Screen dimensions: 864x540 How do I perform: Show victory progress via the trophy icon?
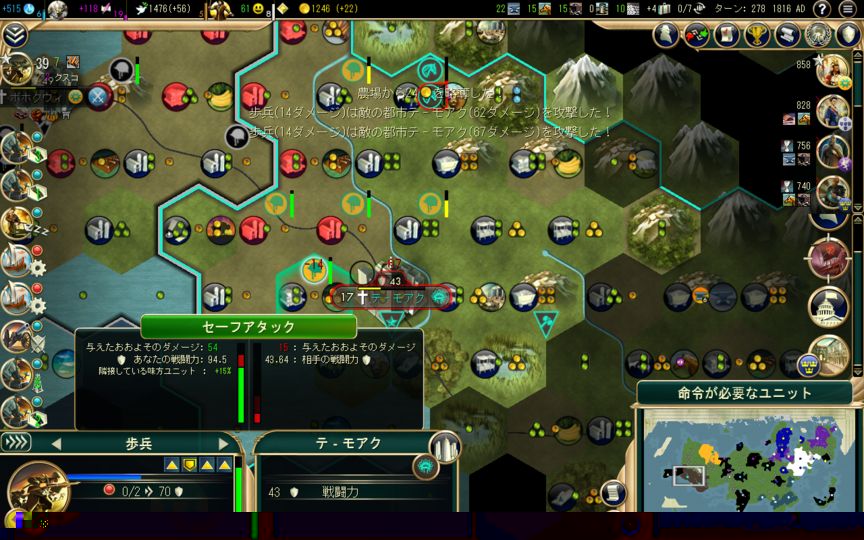coord(756,35)
